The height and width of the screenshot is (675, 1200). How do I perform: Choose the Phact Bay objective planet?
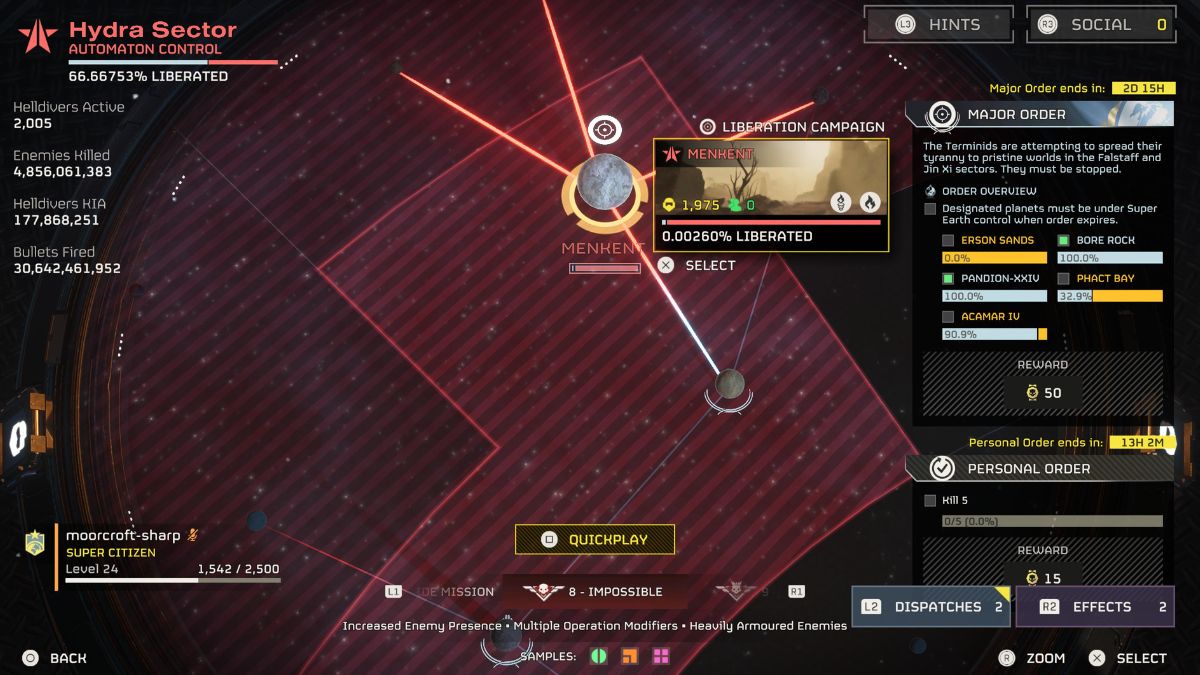1105,279
